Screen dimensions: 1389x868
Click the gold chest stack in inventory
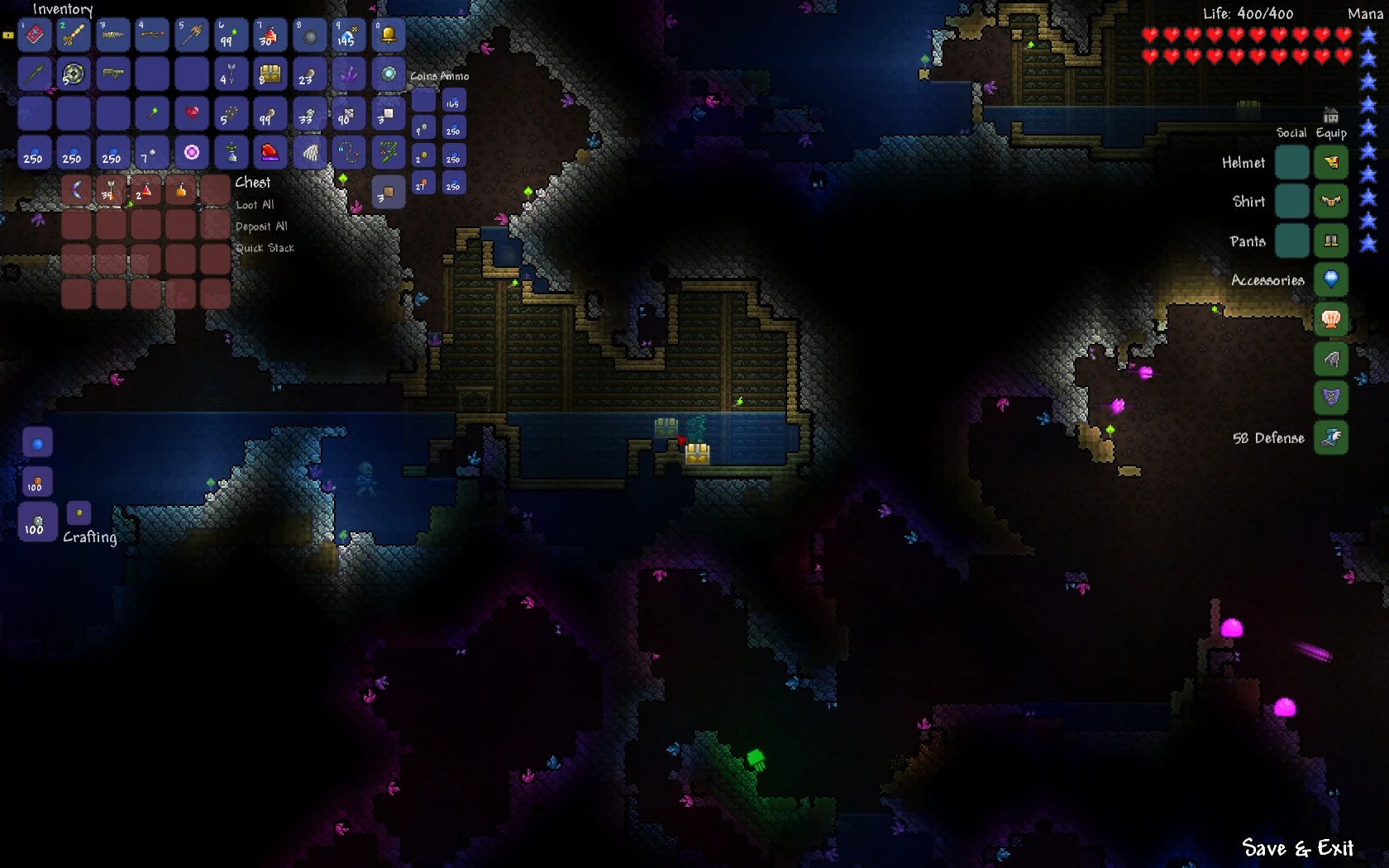[270, 74]
